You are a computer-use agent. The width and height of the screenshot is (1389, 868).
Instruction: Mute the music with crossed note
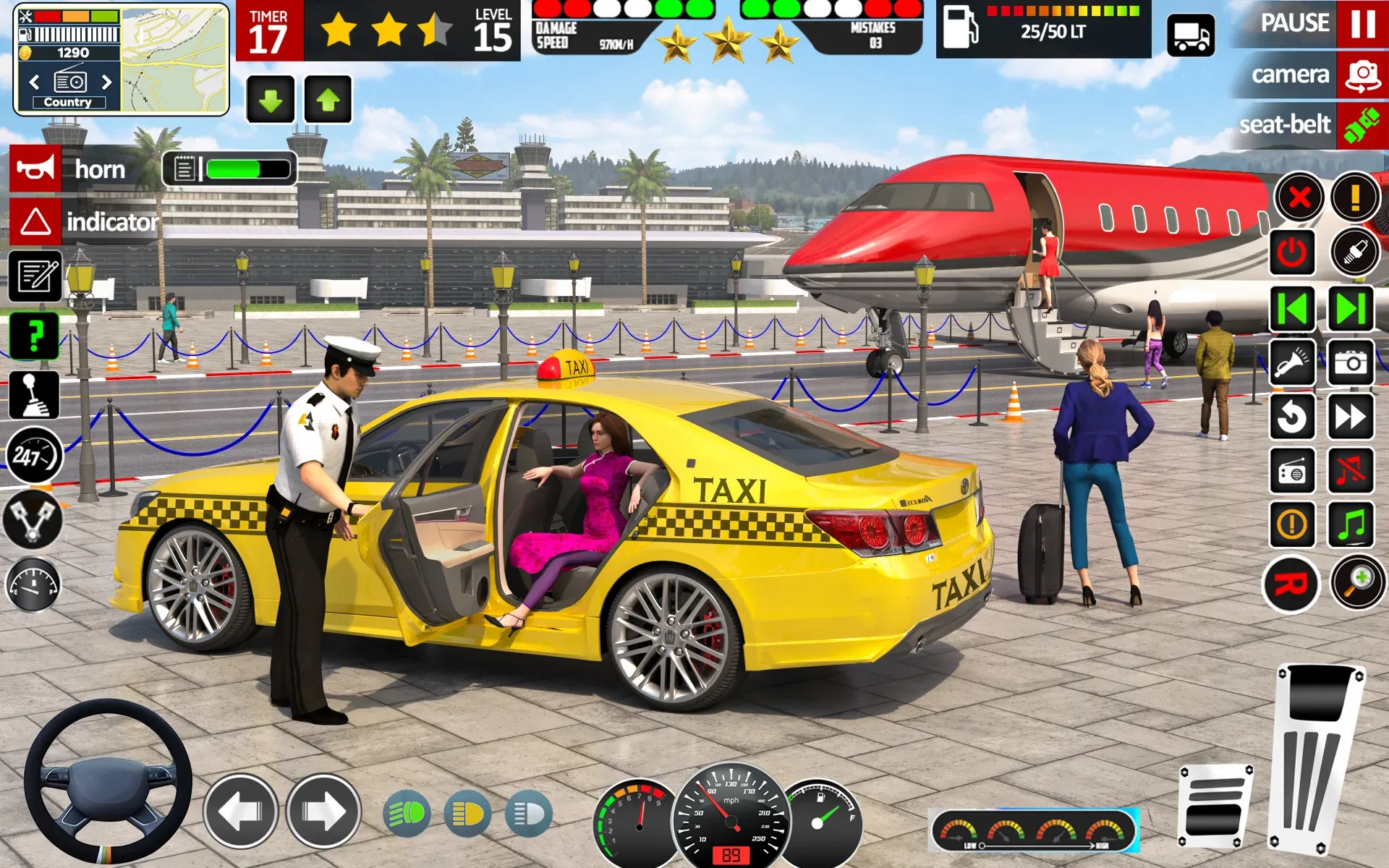1351,471
